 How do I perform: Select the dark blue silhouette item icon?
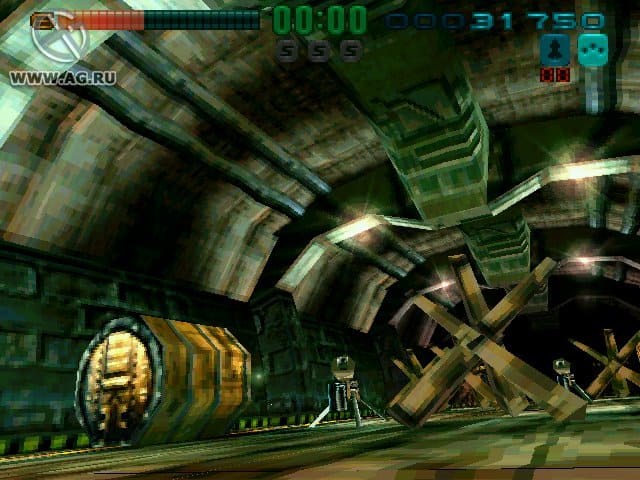pos(554,50)
